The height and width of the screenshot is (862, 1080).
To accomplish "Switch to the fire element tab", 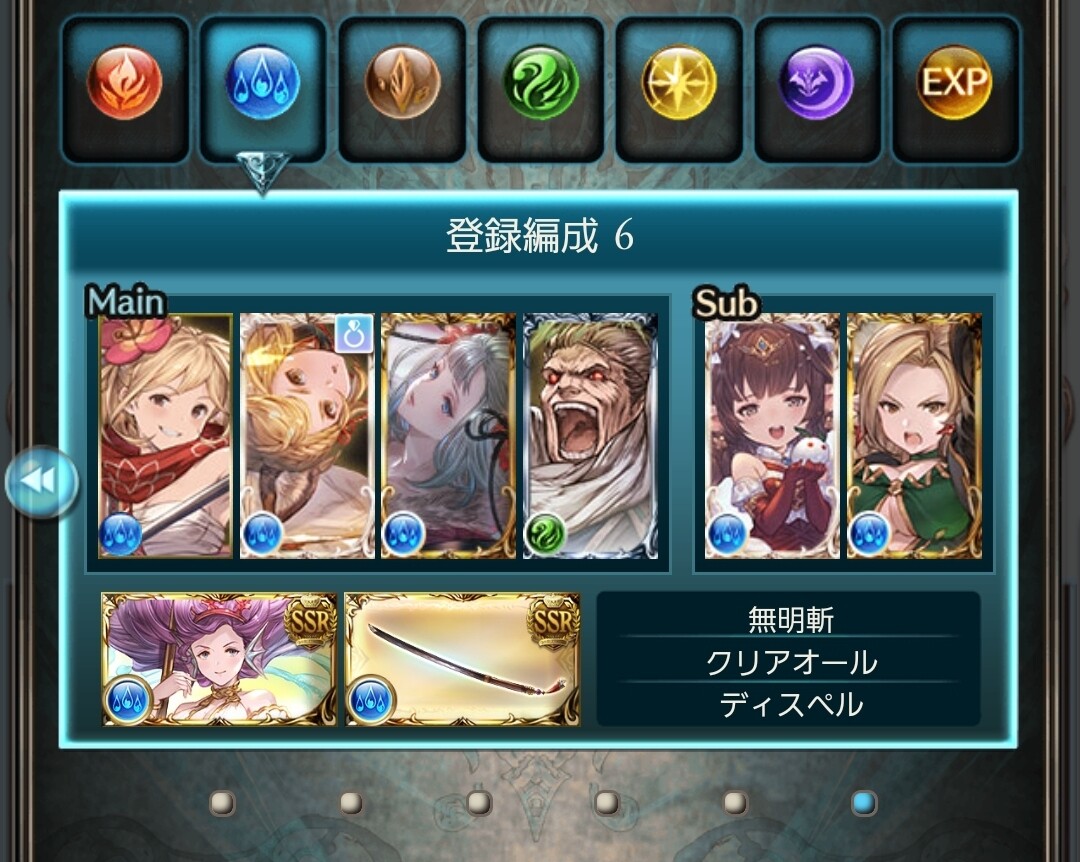I will pos(125,82).
